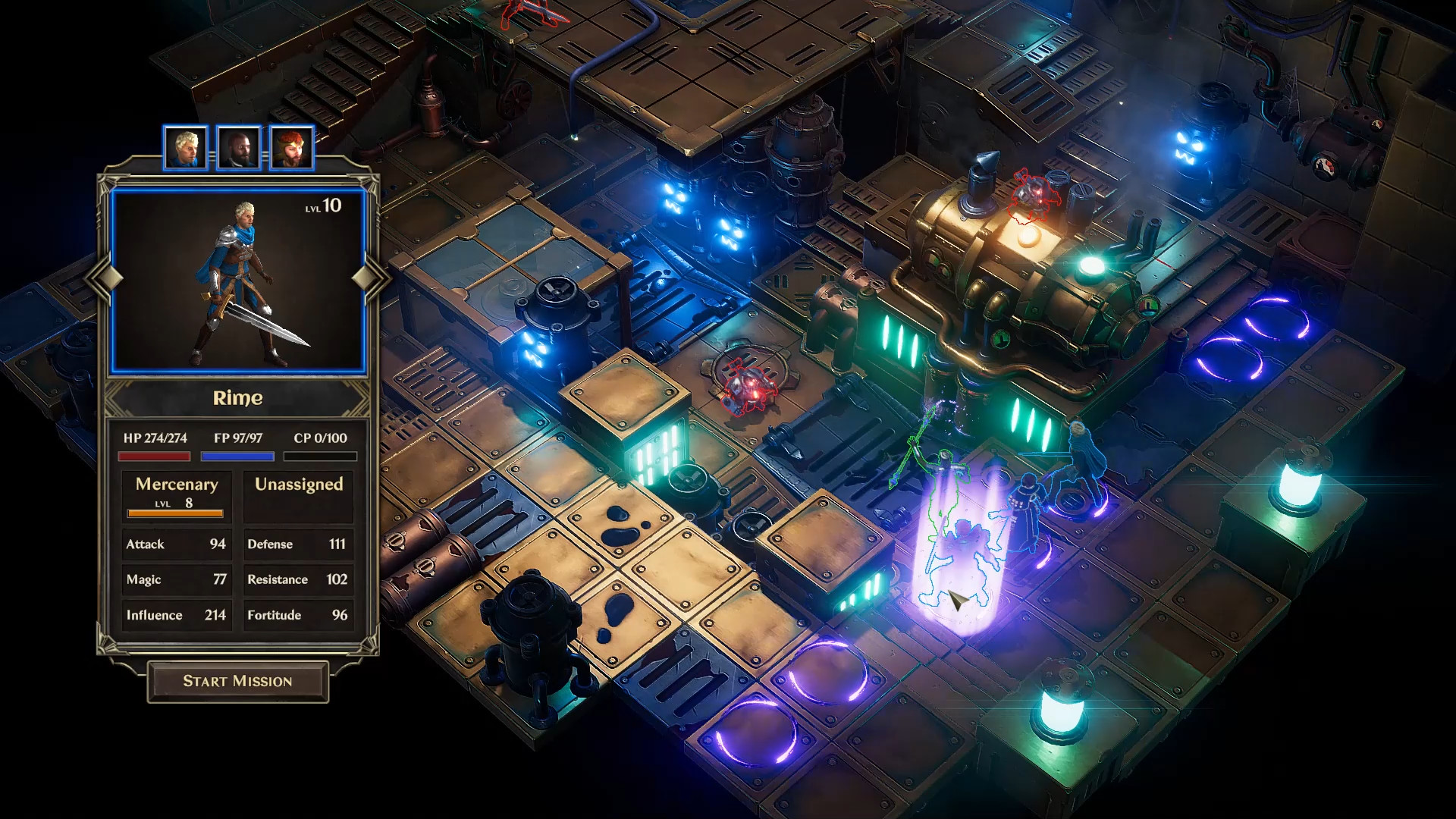1456x819 pixels.
Task: Open the Mercenary class panel
Action: pos(176,484)
